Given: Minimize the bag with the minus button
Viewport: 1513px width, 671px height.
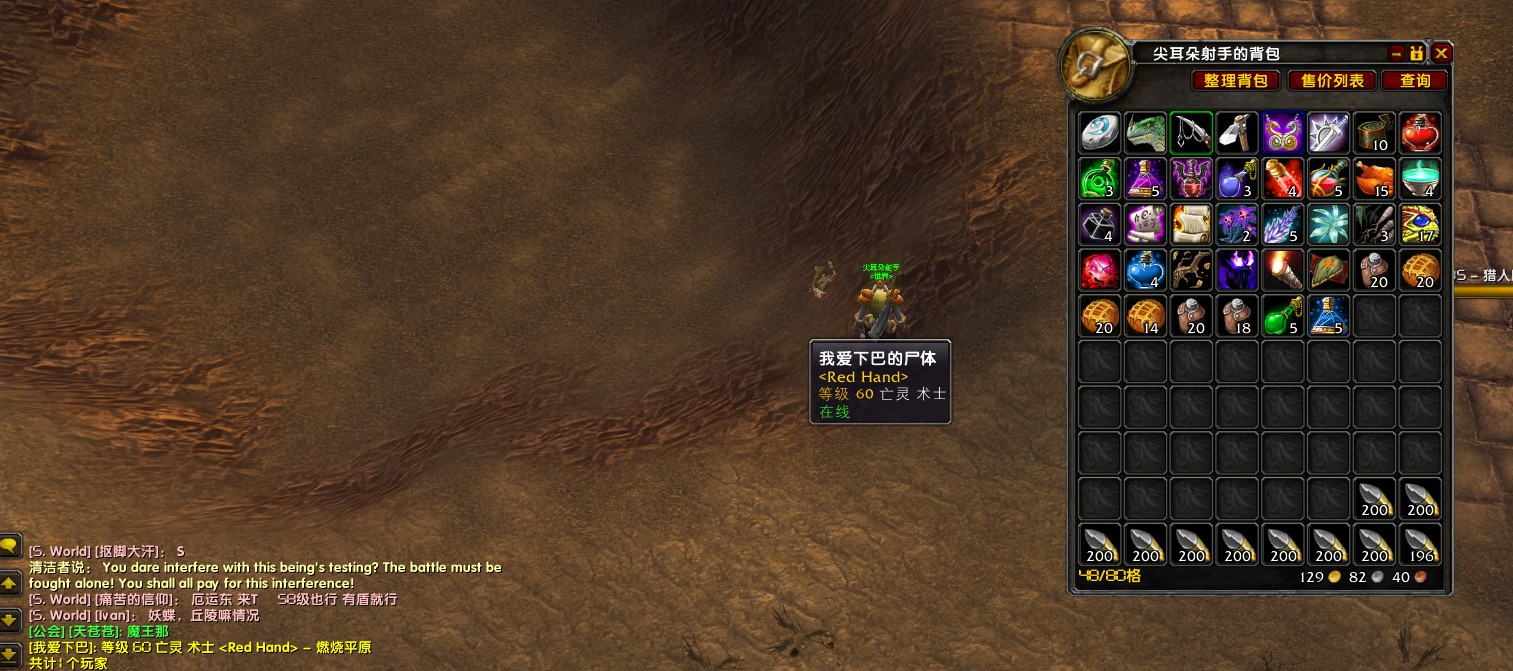Looking at the screenshot, I should 1397,53.
